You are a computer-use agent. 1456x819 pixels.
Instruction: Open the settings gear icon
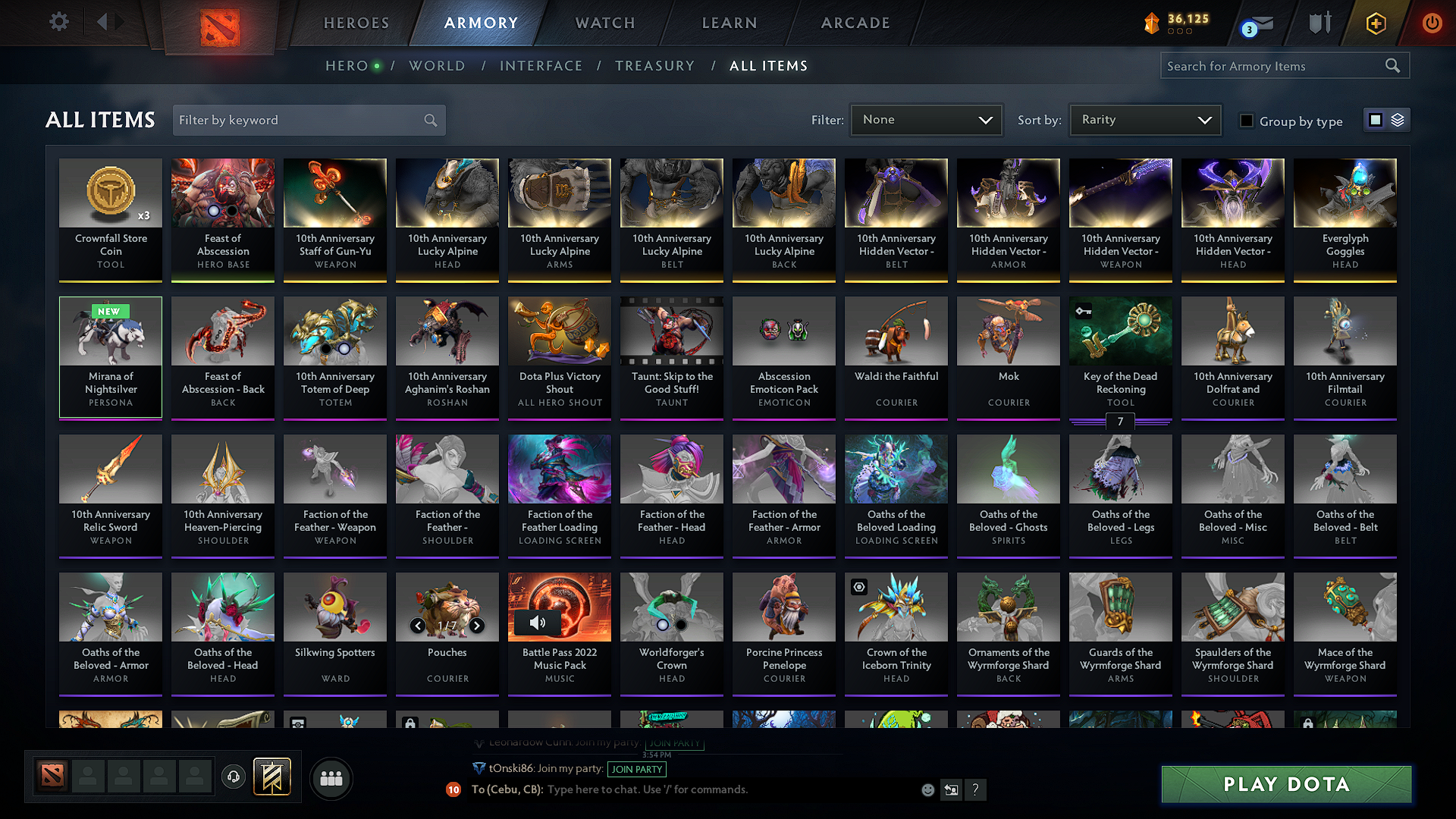(x=58, y=22)
